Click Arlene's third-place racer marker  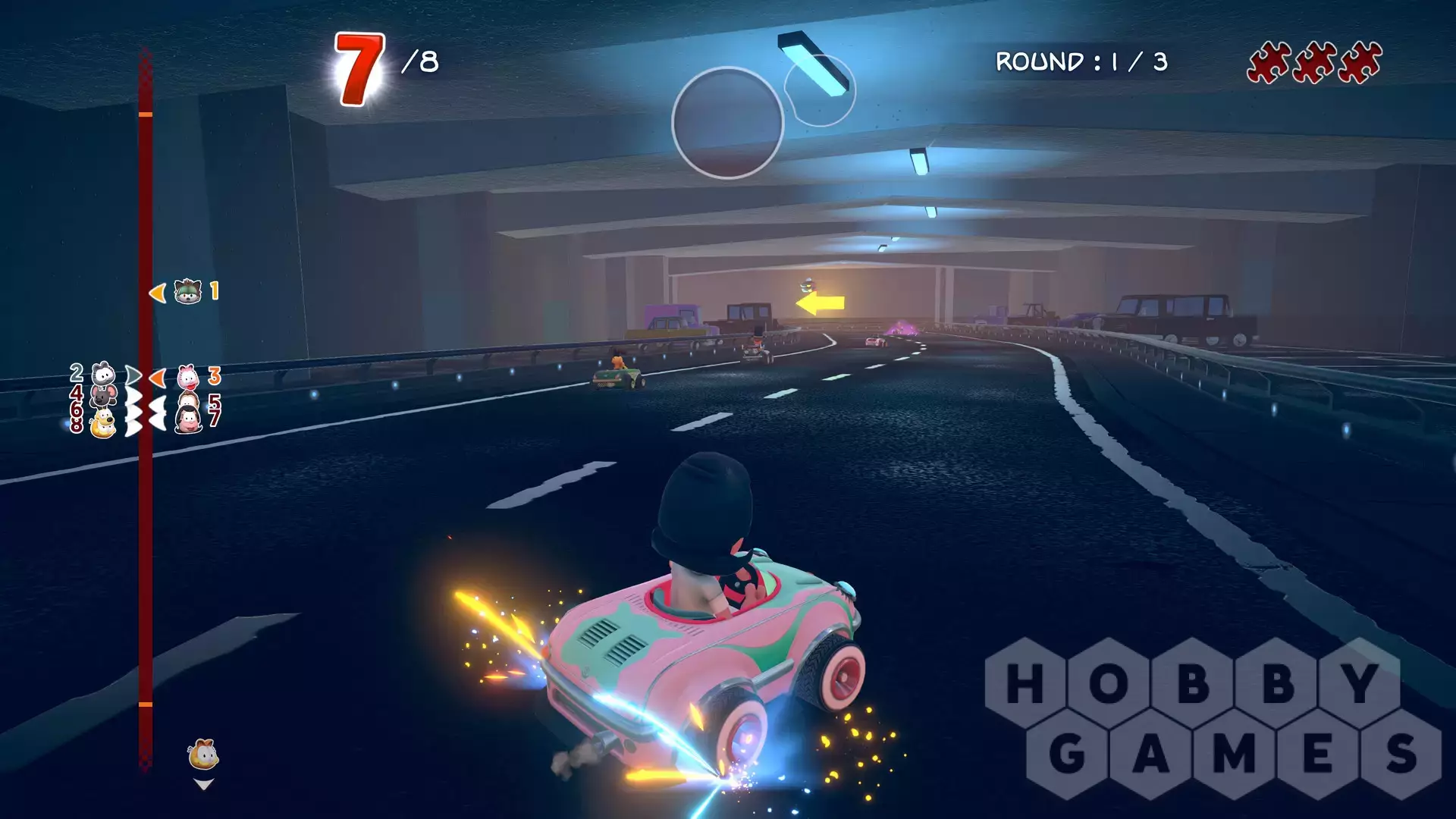[x=187, y=376]
